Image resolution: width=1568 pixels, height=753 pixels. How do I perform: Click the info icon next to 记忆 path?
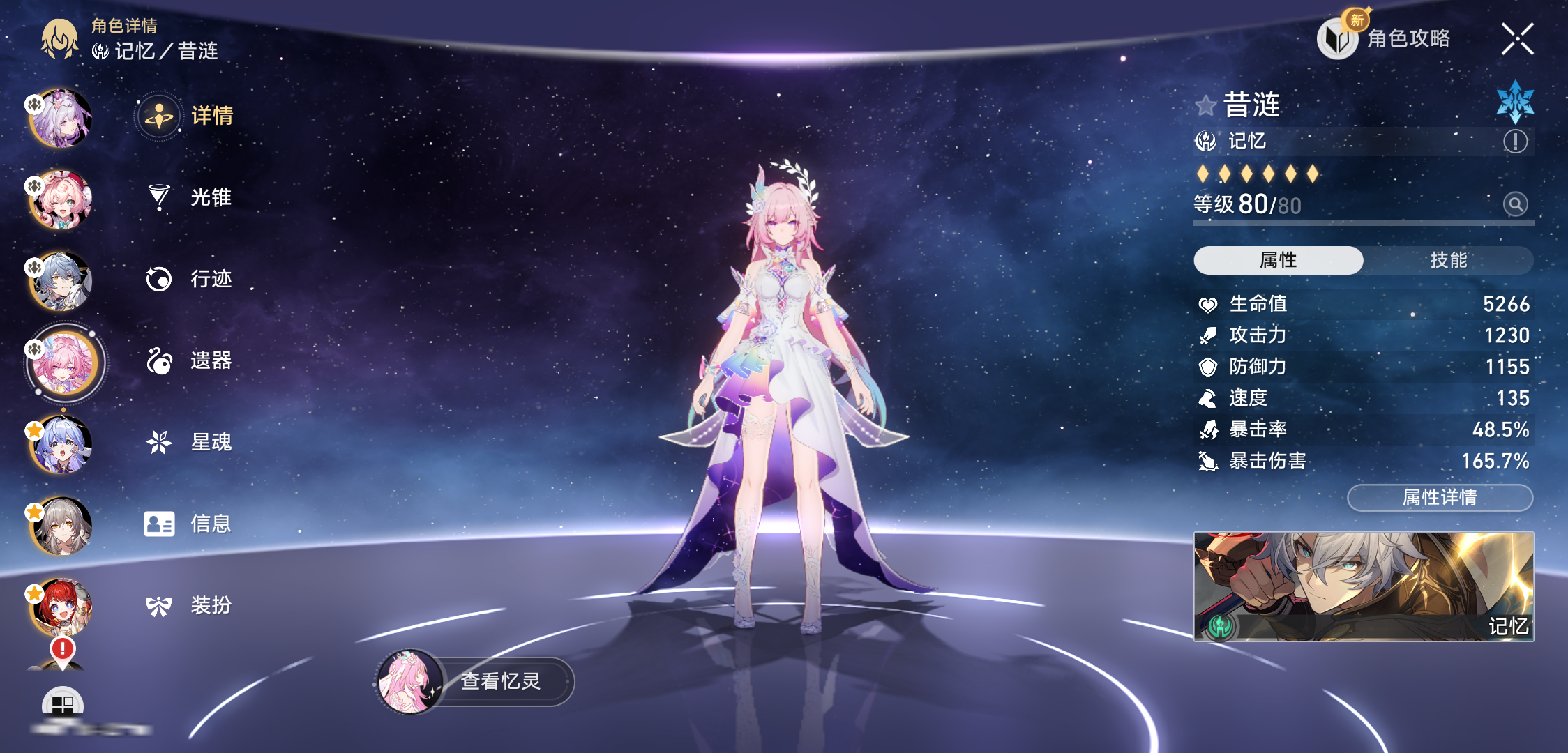1515,142
